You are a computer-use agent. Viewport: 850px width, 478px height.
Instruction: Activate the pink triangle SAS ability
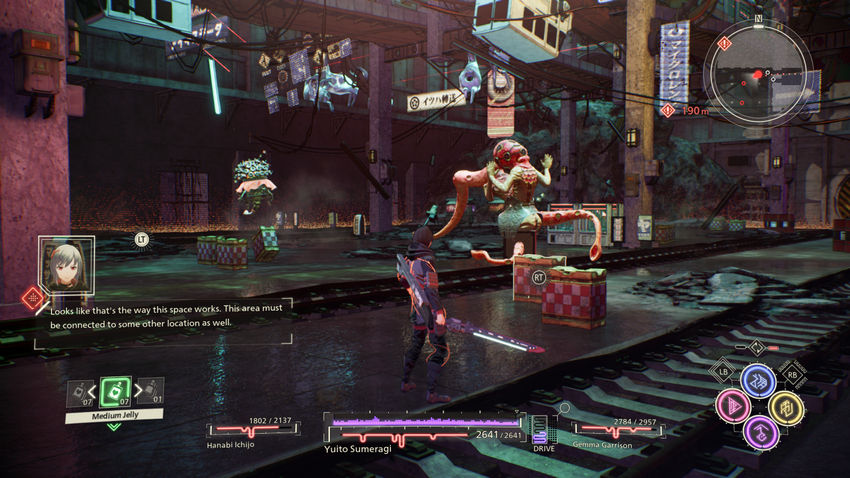732,407
